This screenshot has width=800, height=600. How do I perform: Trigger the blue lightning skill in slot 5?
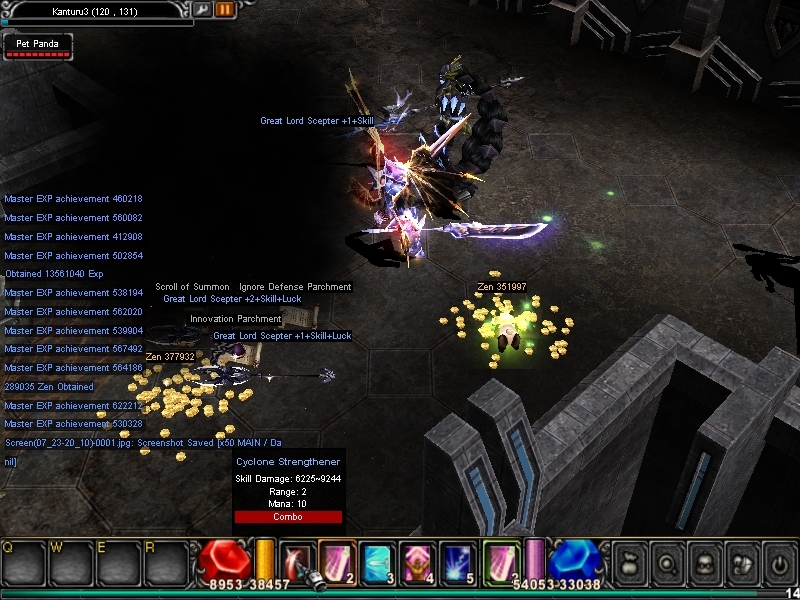click(458, 559)
